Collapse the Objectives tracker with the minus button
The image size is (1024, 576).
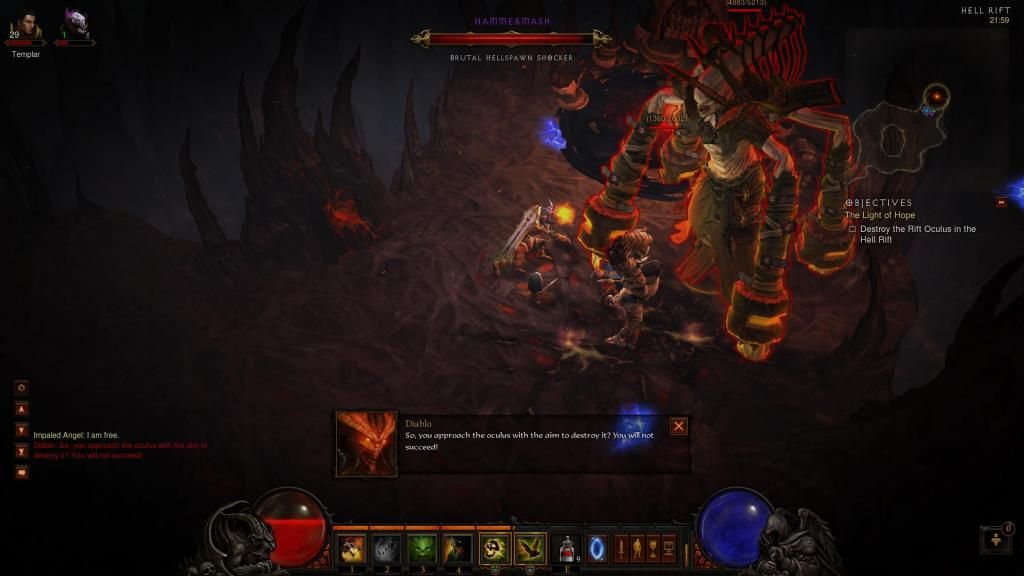click(1001, 202)
